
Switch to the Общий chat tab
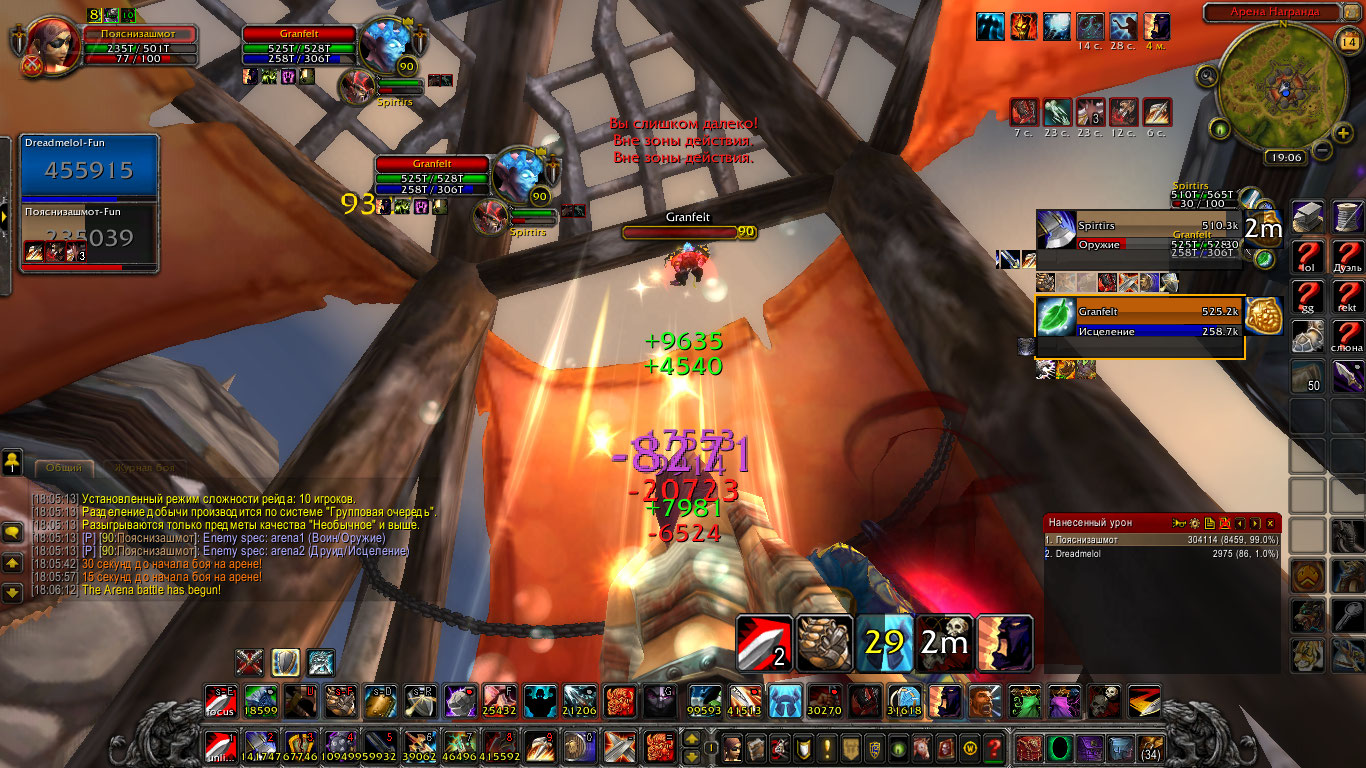coord(64,468)
